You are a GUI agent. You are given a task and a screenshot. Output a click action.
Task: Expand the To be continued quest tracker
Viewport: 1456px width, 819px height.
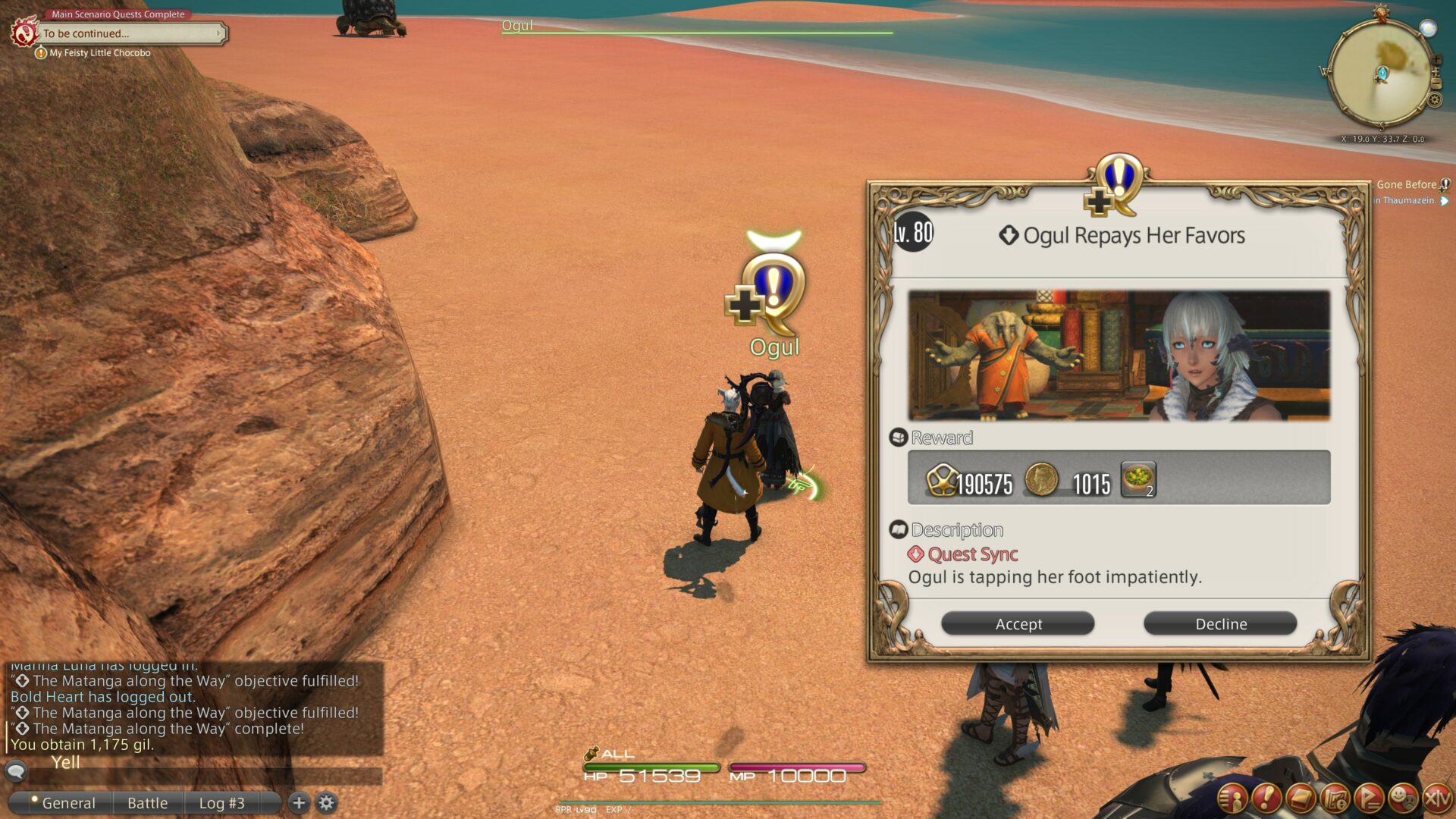[x=221, y=33]
